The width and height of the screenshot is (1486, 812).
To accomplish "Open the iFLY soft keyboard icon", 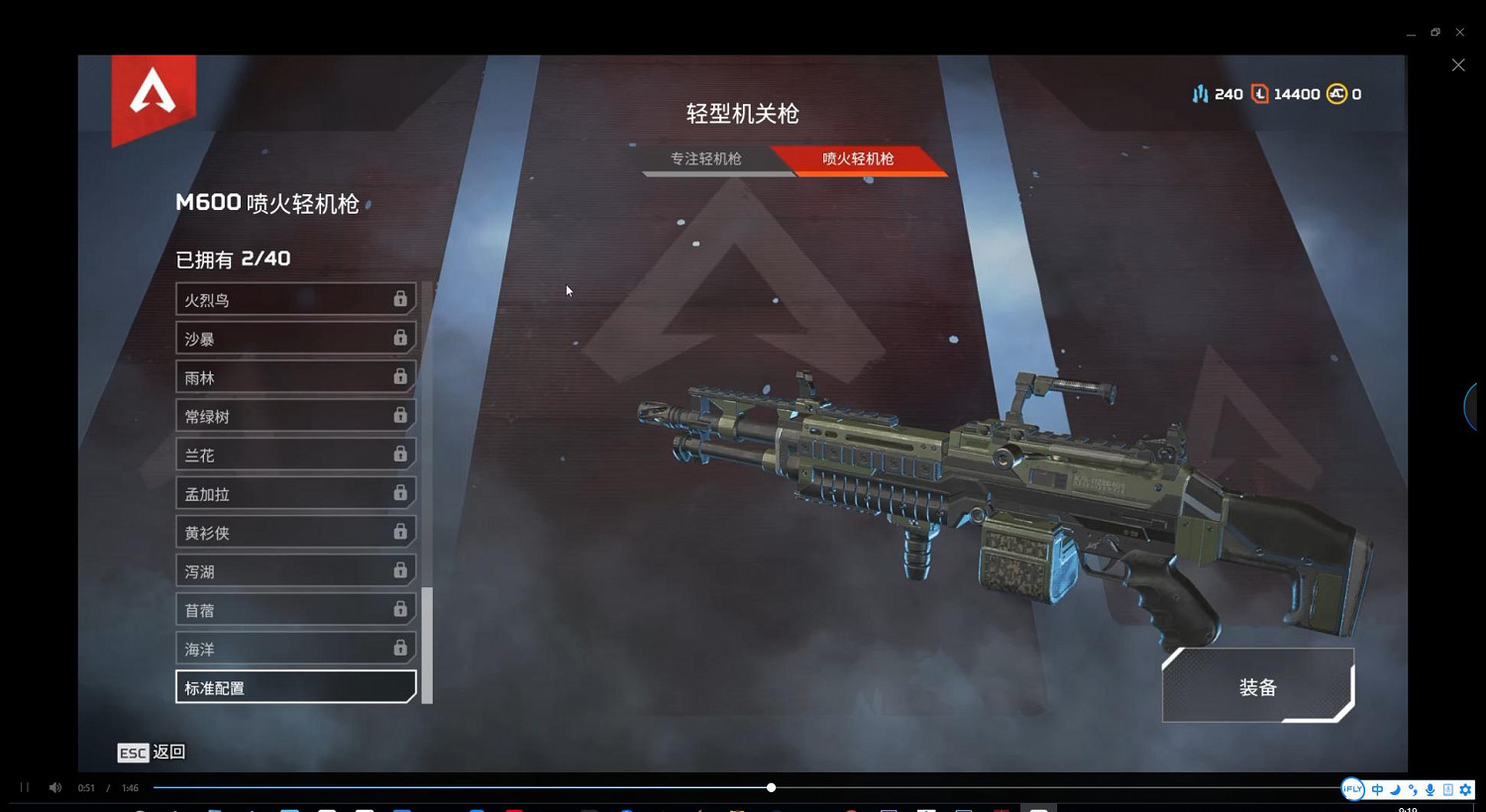I will tap(1447, 789).
